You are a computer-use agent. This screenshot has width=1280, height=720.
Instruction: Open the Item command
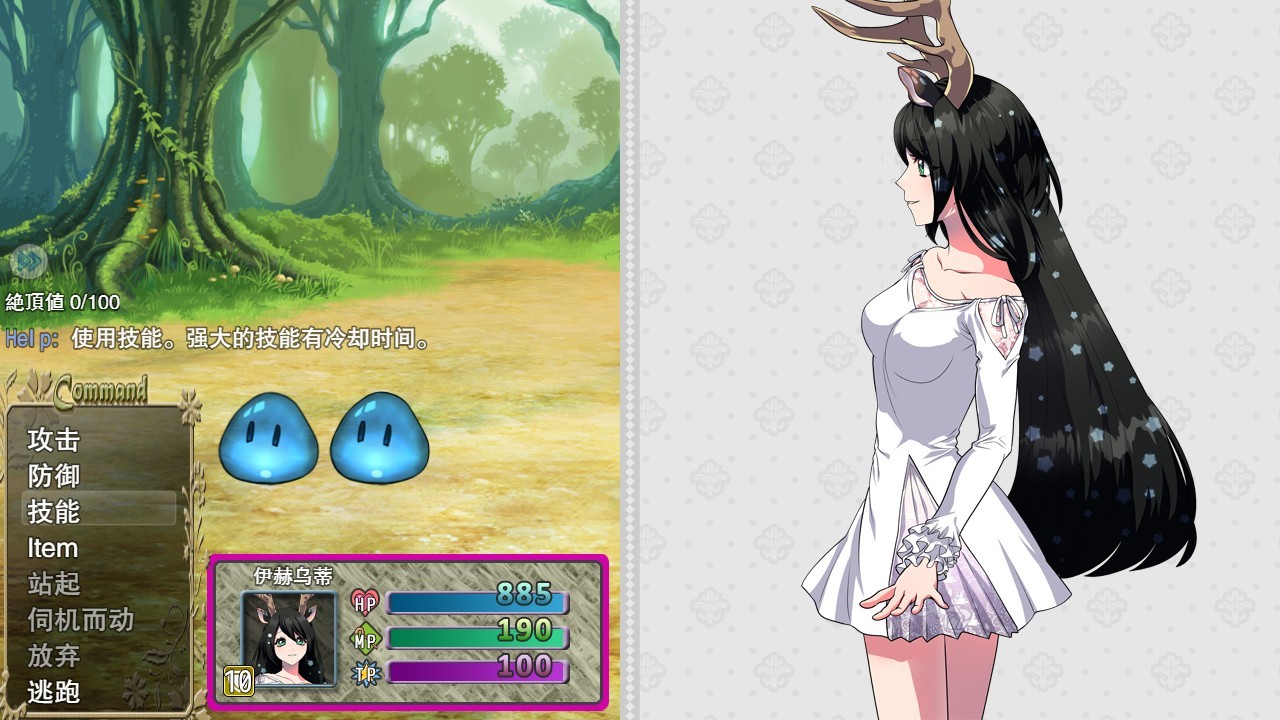(x=53, y=548)
